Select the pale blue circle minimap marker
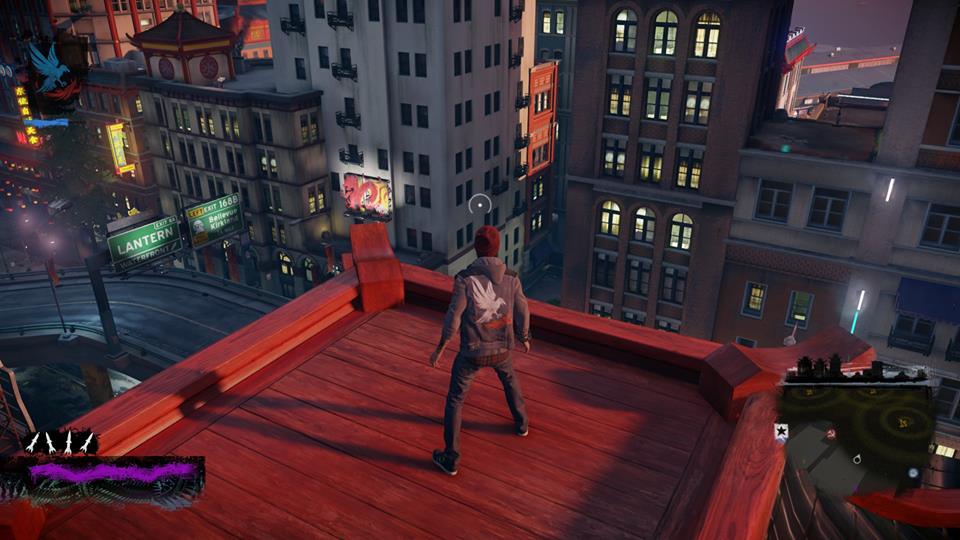Image resolution: width=960 pixels, height=540 pixels. [x=913, y=472]
